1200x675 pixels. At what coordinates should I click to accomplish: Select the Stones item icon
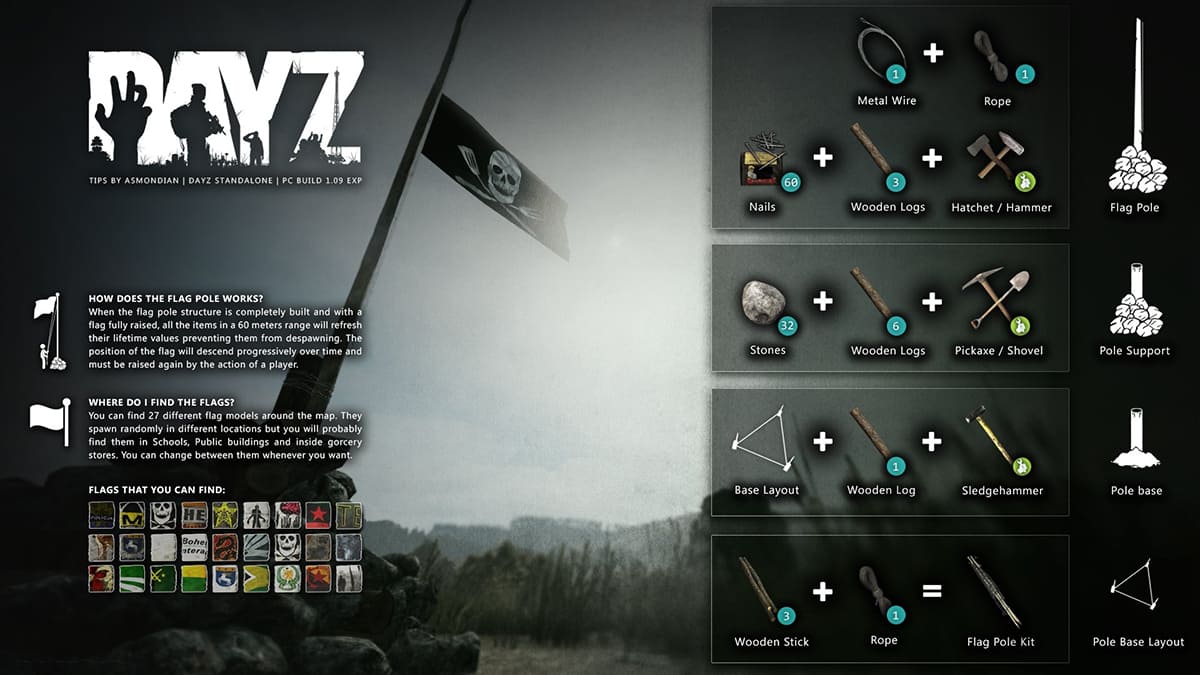[765, 302]
